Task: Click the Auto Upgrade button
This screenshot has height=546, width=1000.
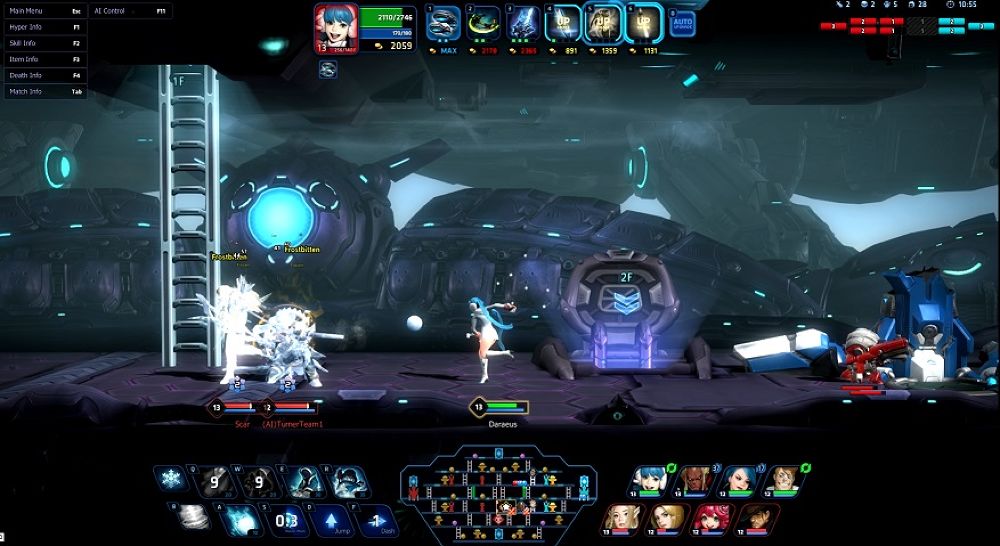Action: tap(683, 23)
